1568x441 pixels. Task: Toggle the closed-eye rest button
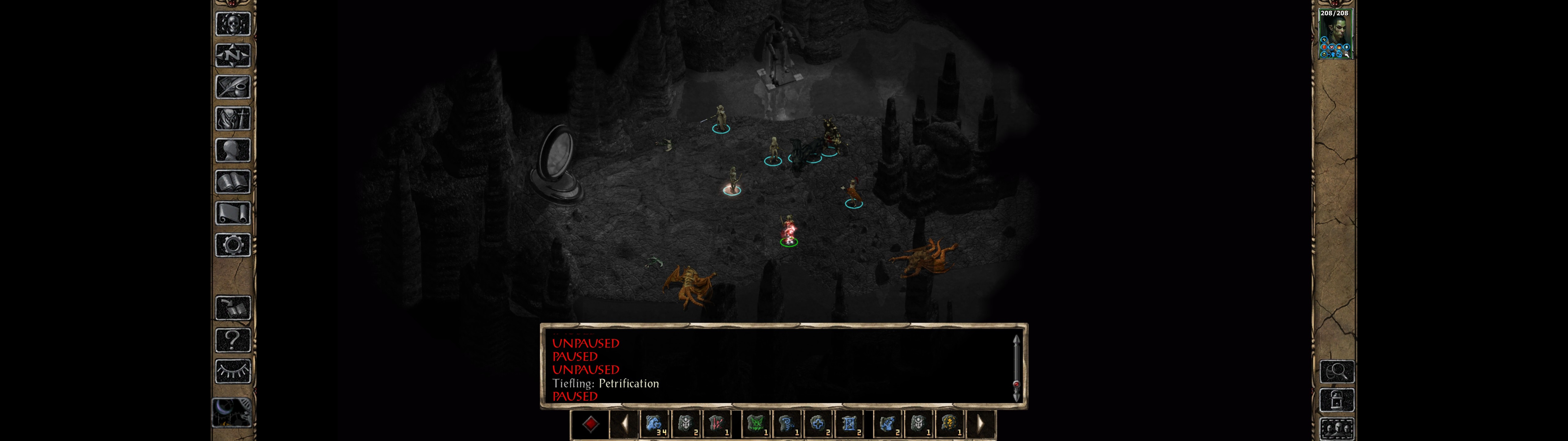point(233,371)
